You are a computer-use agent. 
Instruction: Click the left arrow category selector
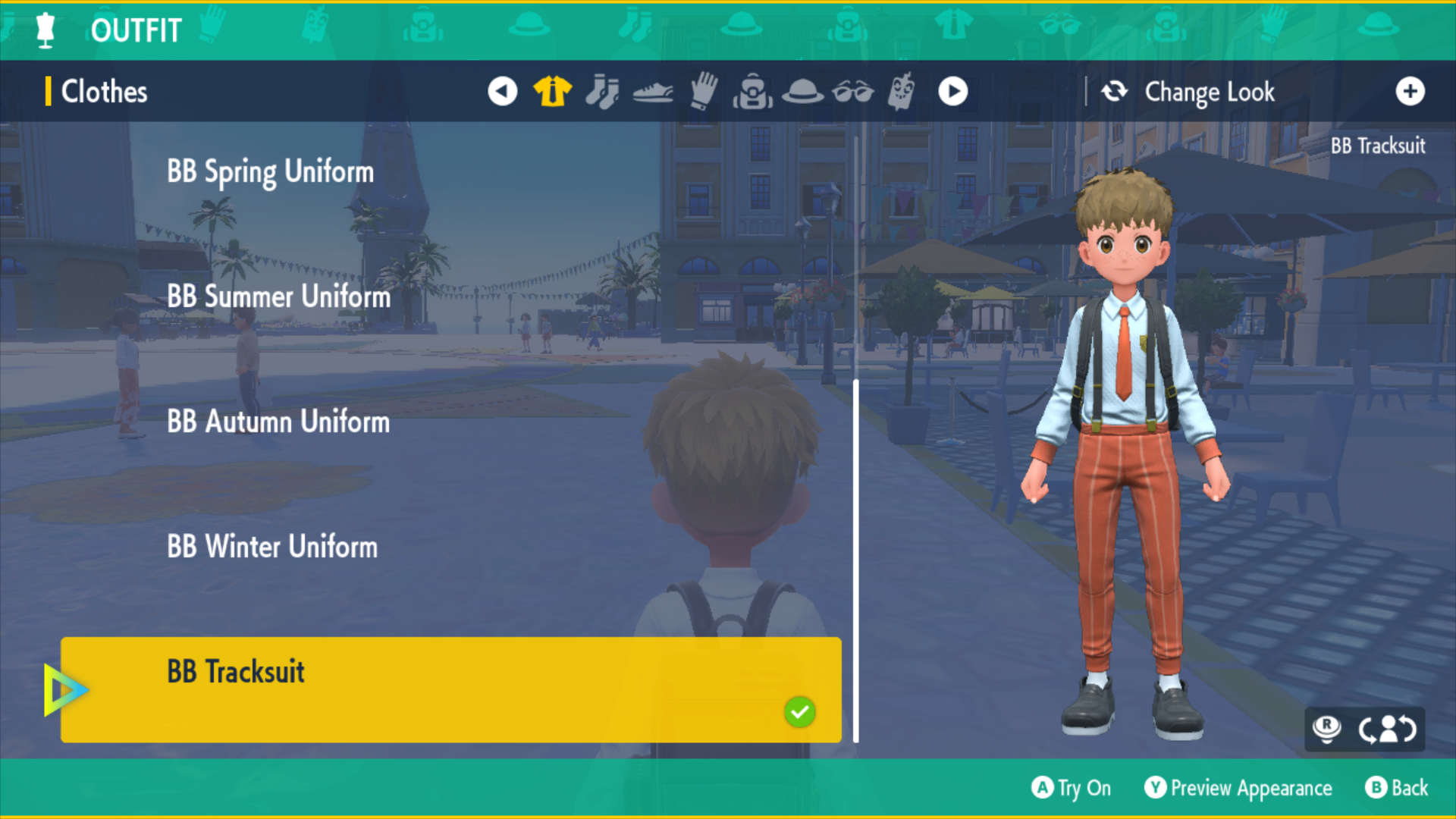click(502, 92)
